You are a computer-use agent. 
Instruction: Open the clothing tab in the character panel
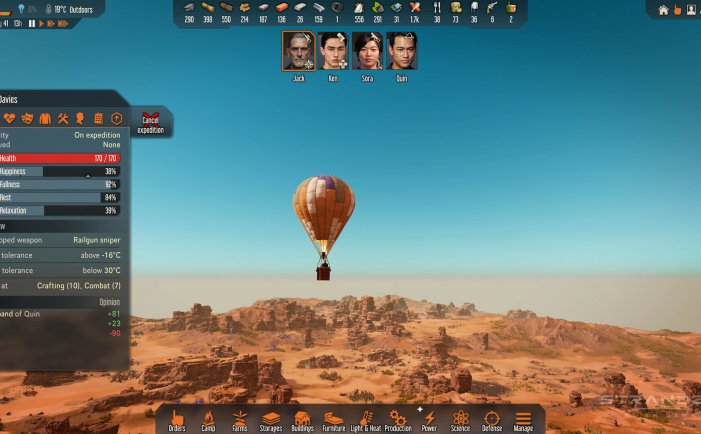point(45,119)
